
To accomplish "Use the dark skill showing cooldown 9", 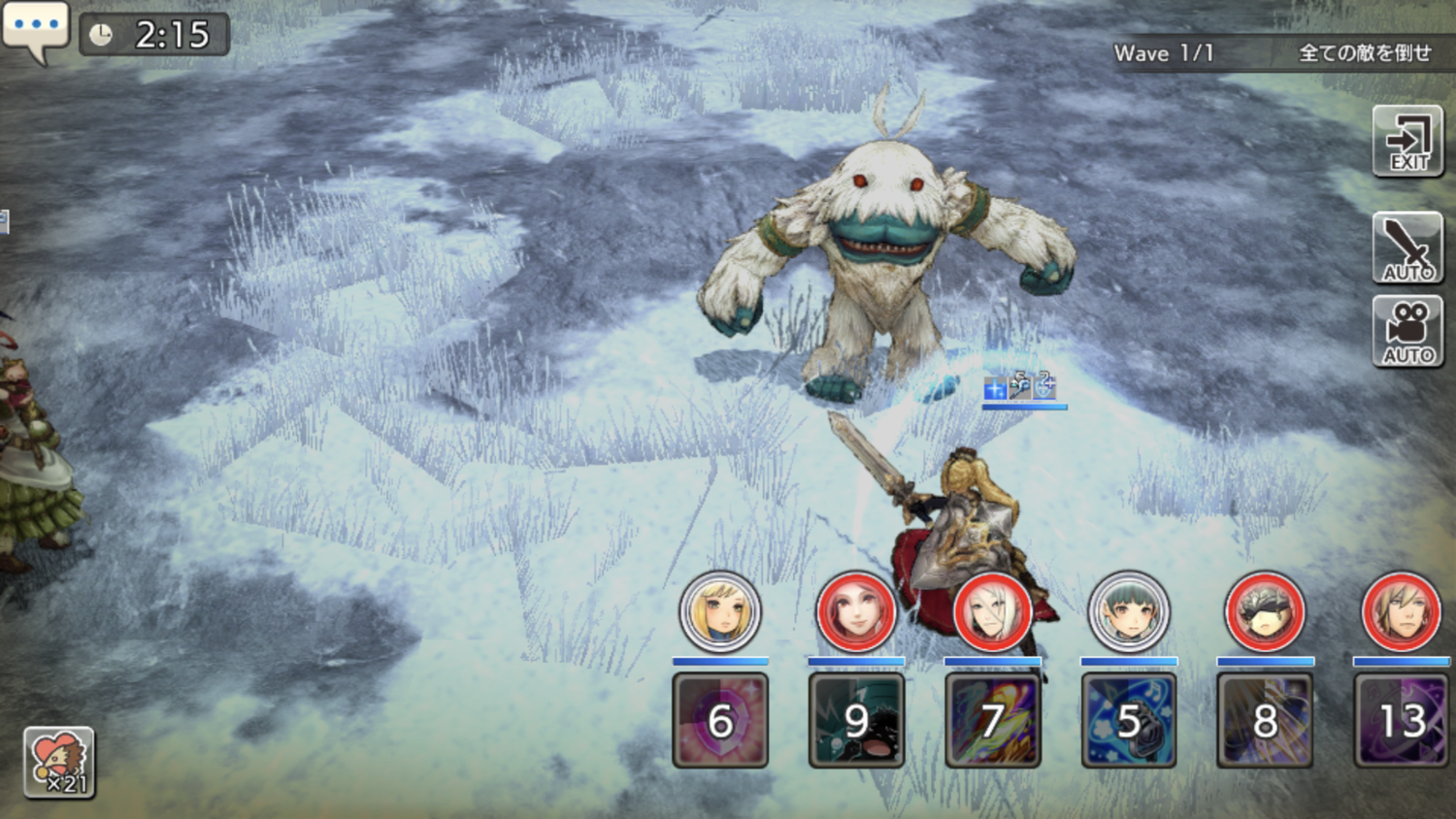I will (x=856, y=720).
